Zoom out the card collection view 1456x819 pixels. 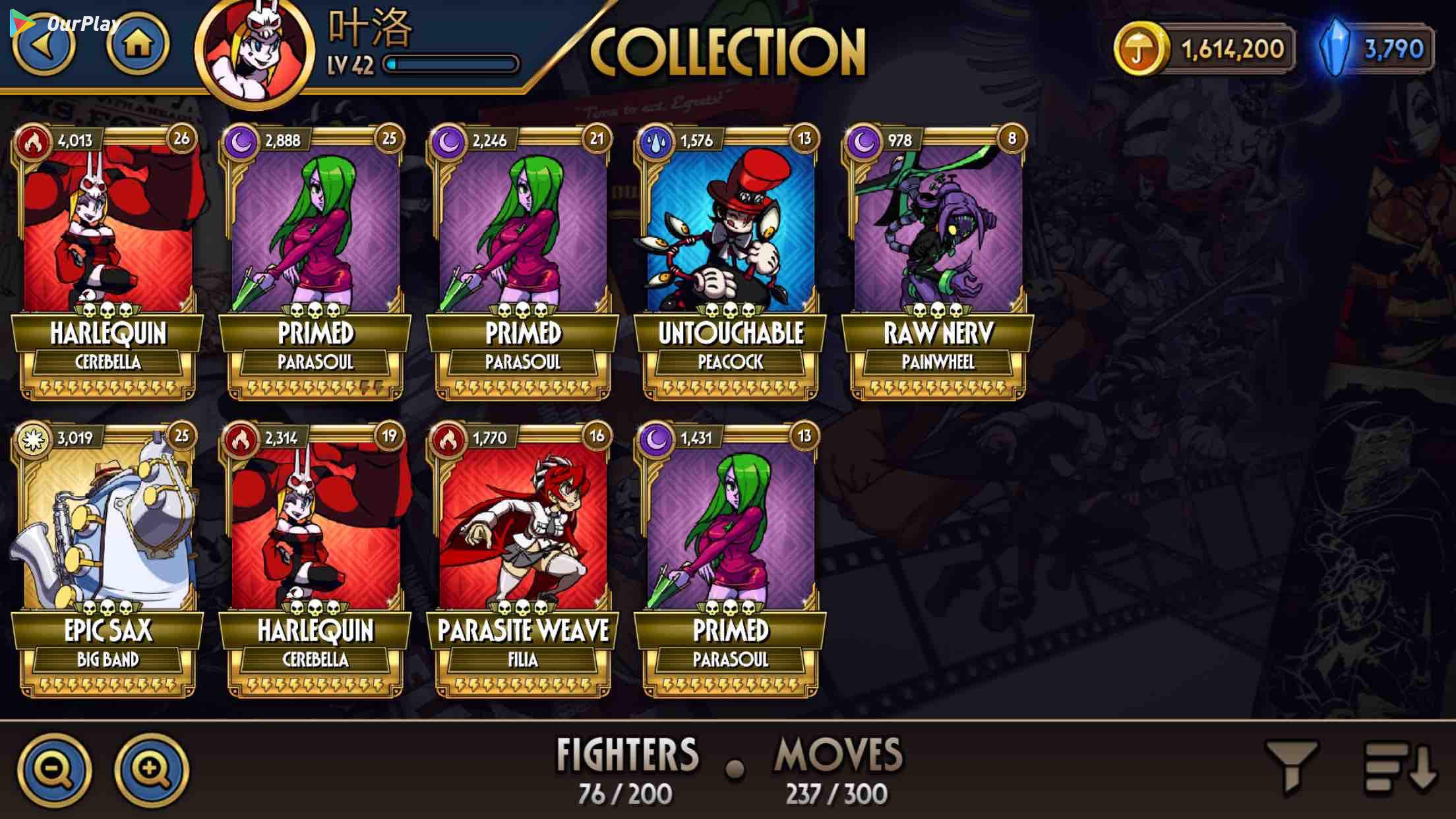54,770
